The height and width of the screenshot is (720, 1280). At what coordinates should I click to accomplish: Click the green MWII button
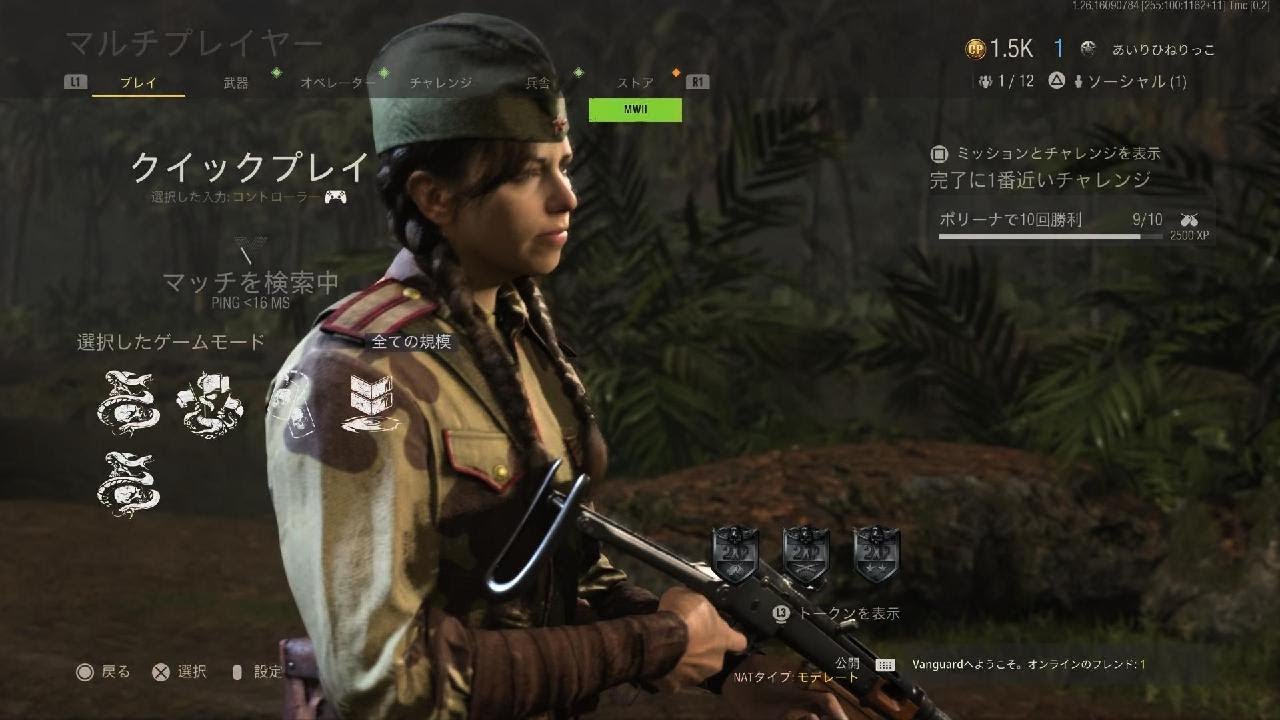coord(635,110)
